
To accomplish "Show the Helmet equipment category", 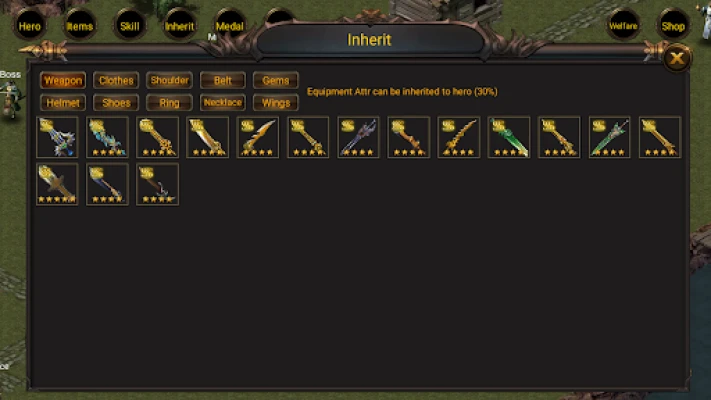I will pos(63,102).
